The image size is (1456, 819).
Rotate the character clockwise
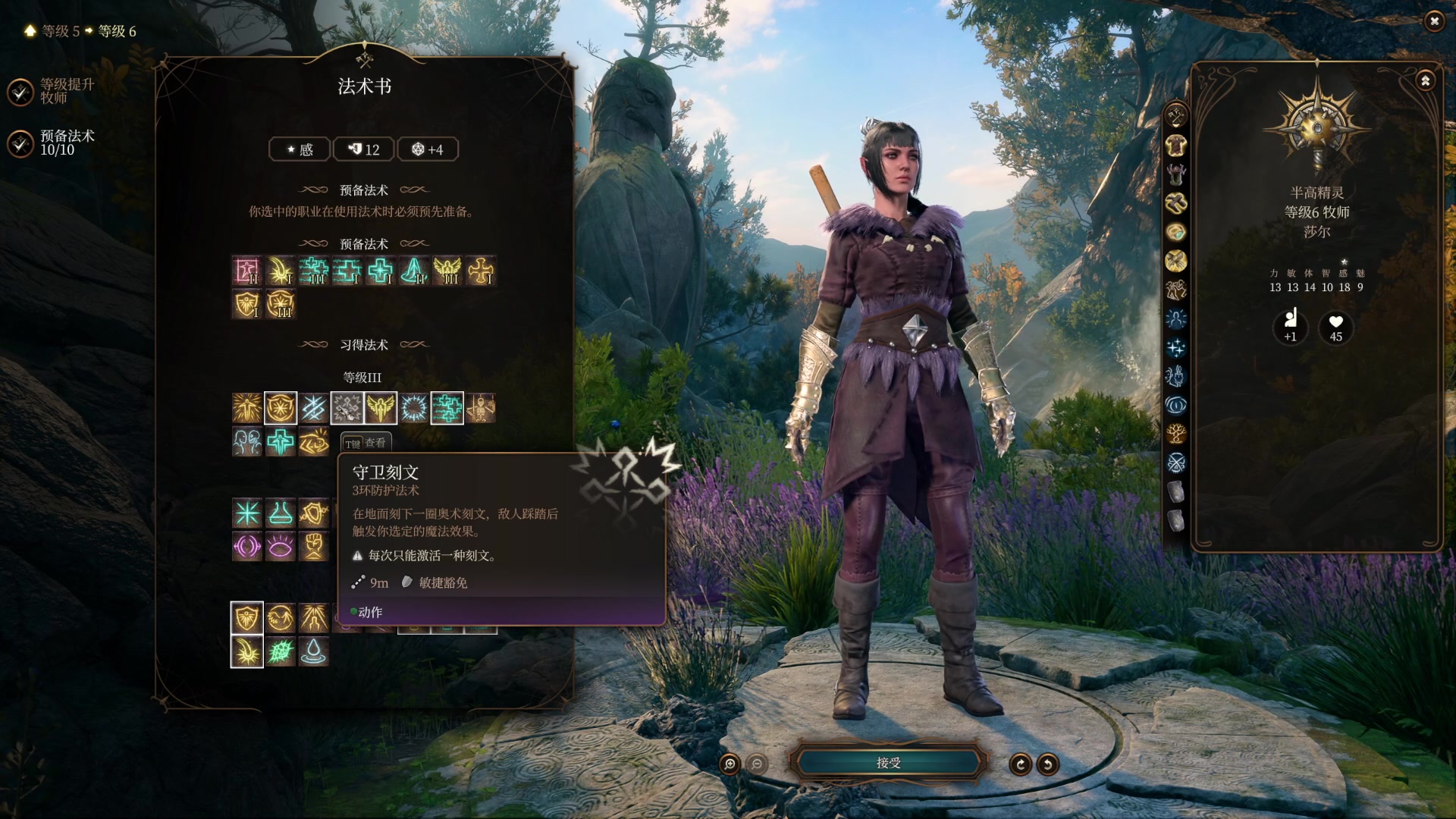tap(1020, 764)
